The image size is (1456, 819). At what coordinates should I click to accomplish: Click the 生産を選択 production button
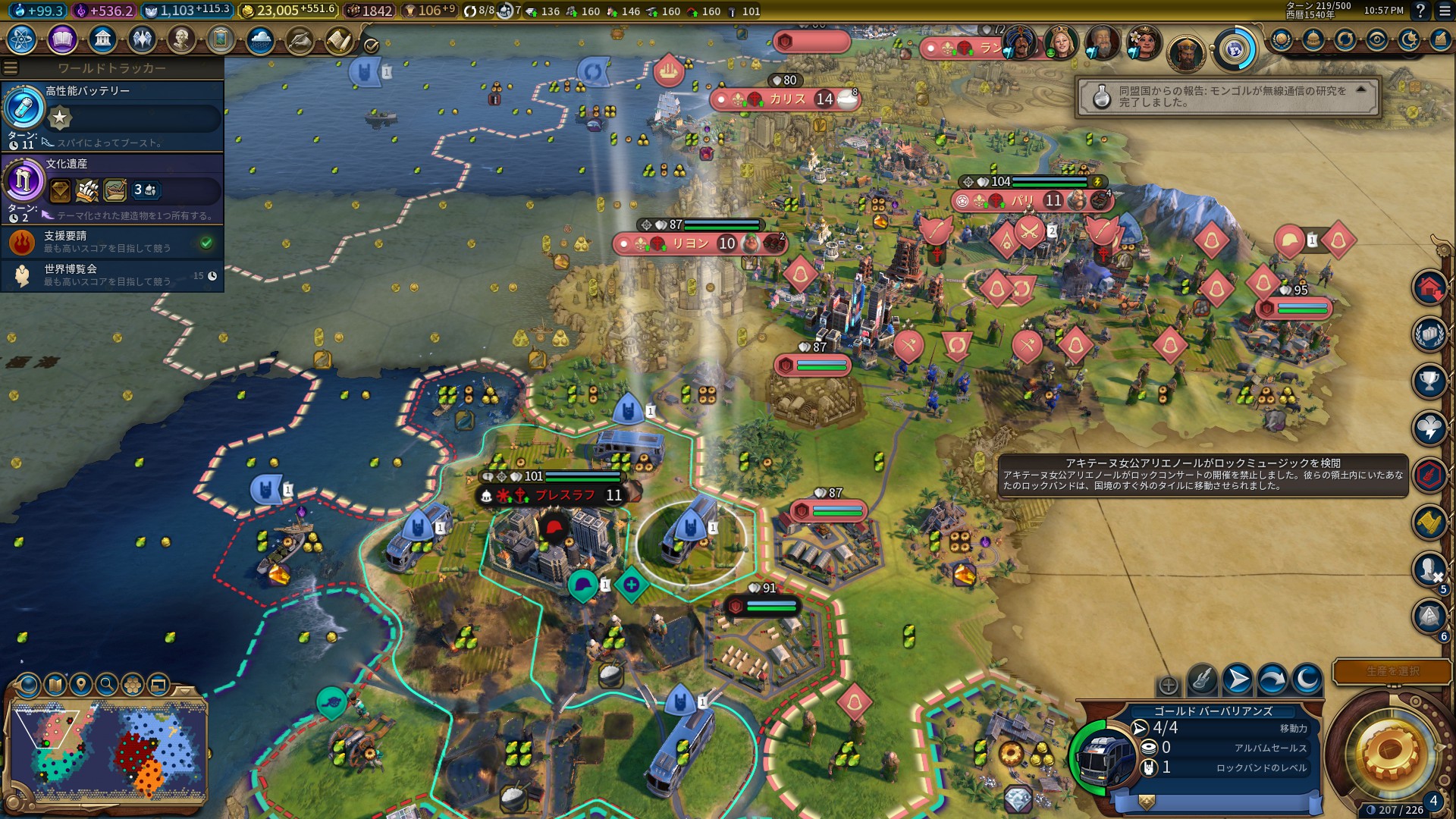[1392, 671]
